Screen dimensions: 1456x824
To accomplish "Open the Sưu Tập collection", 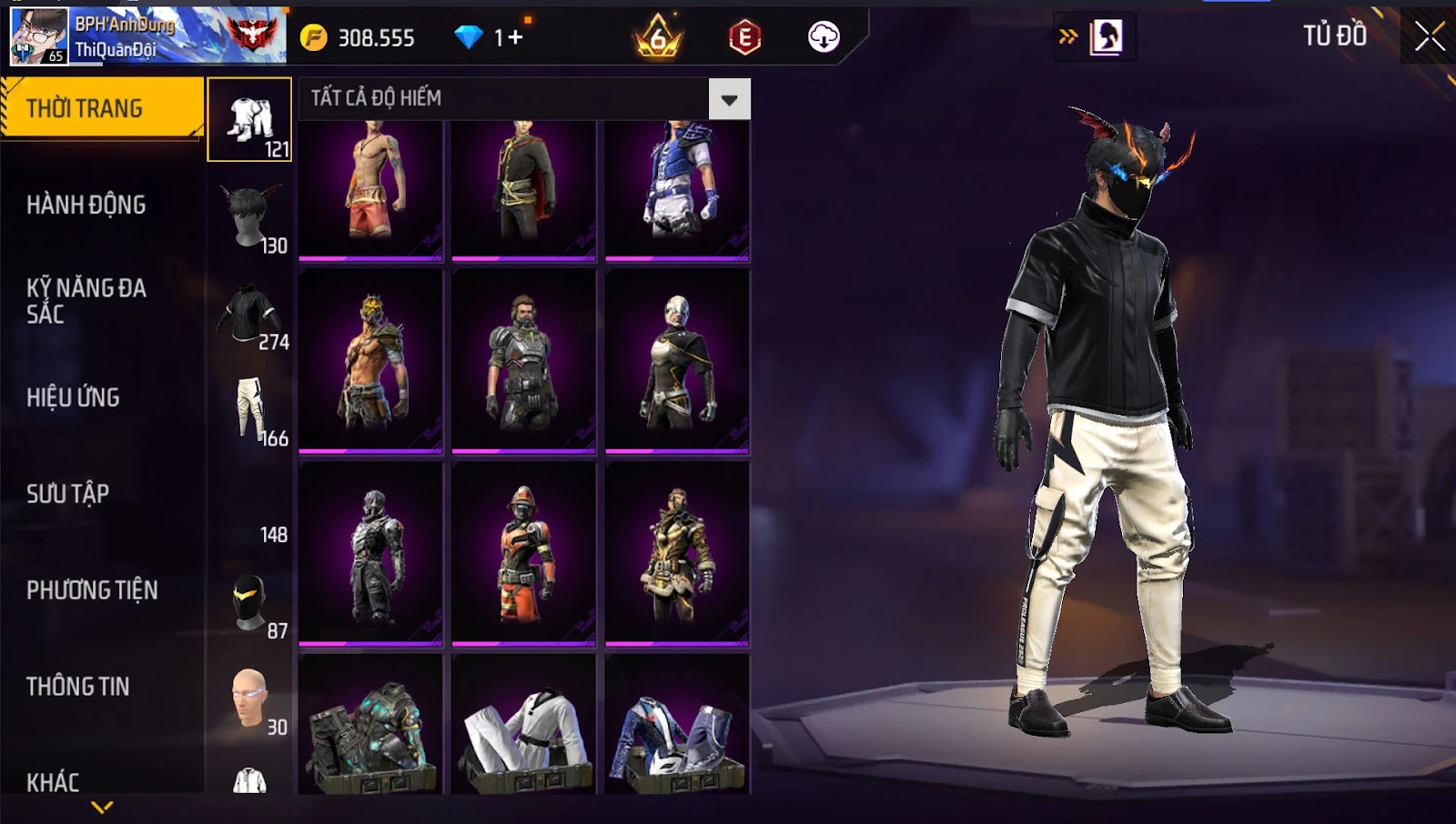I will pyautogui.click(x=68, y=494).
